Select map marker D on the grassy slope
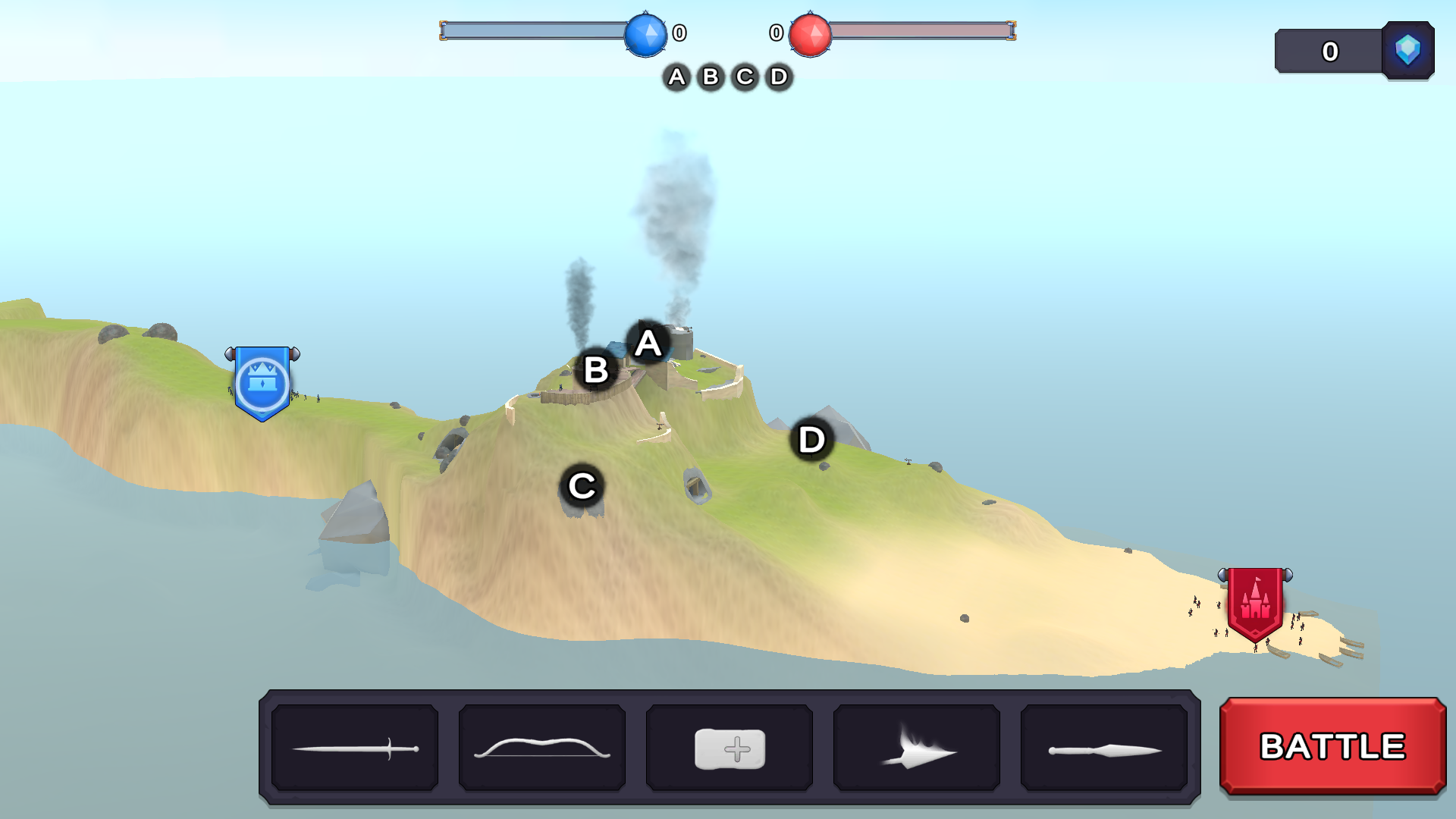This screenshot has height=819, width=1456. [811, 439]
